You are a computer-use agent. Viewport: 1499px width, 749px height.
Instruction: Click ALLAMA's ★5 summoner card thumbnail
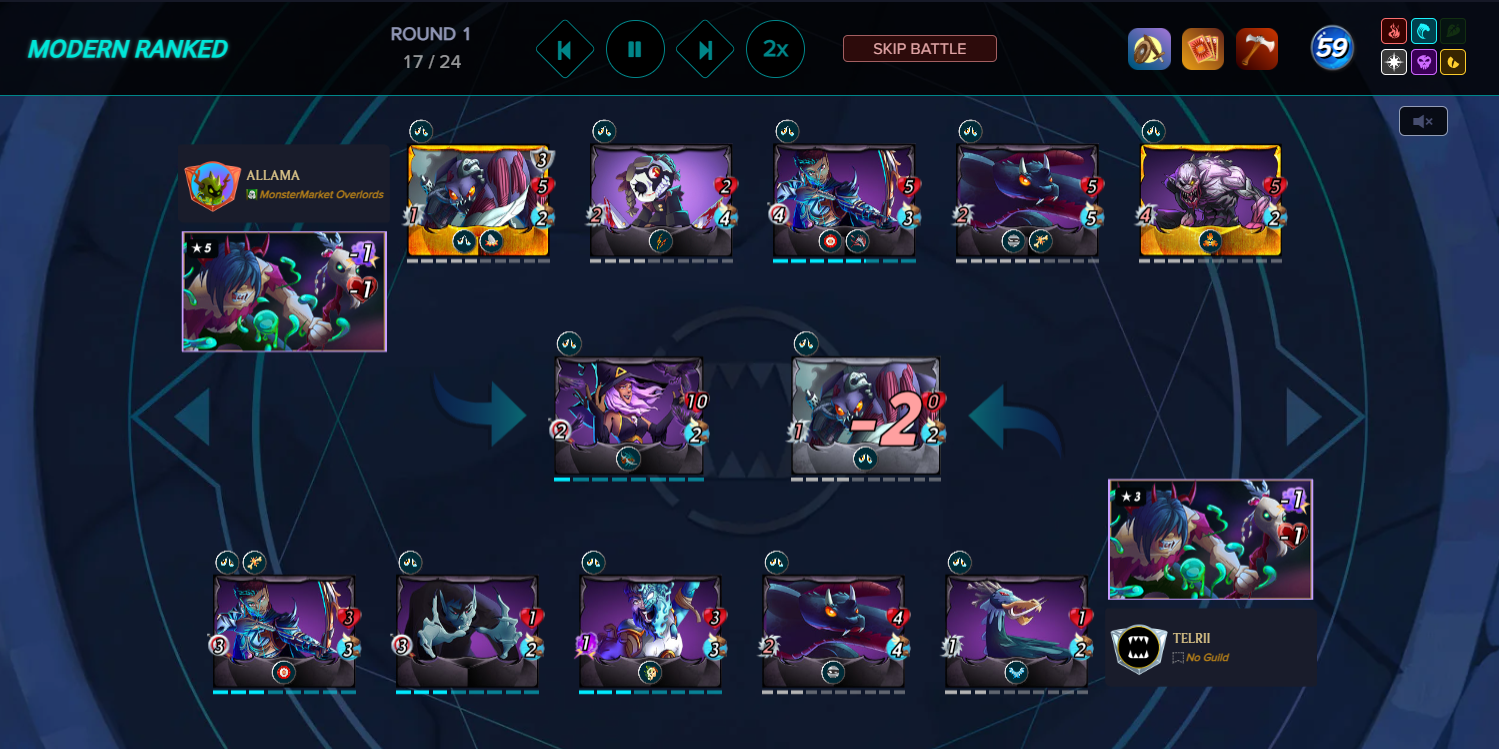[x=284, y=291]
